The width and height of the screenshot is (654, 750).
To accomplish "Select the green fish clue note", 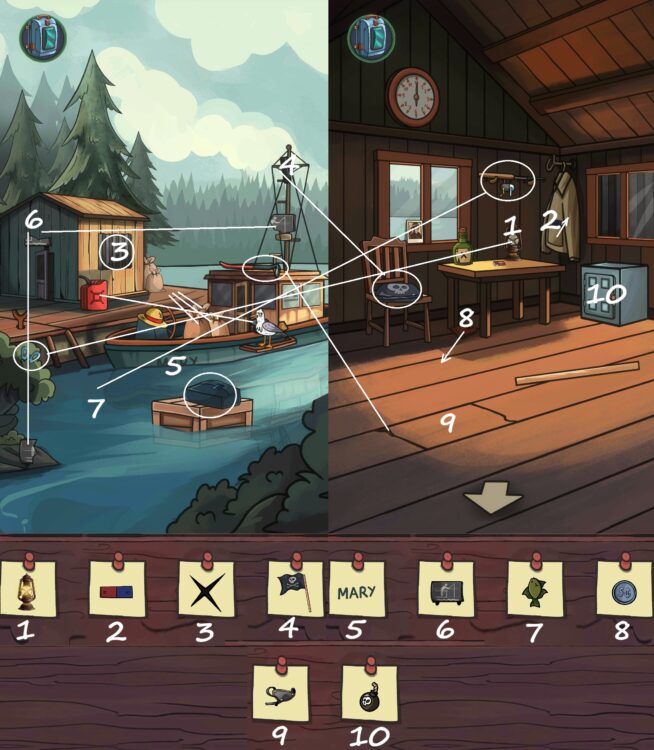I will 535,589.
